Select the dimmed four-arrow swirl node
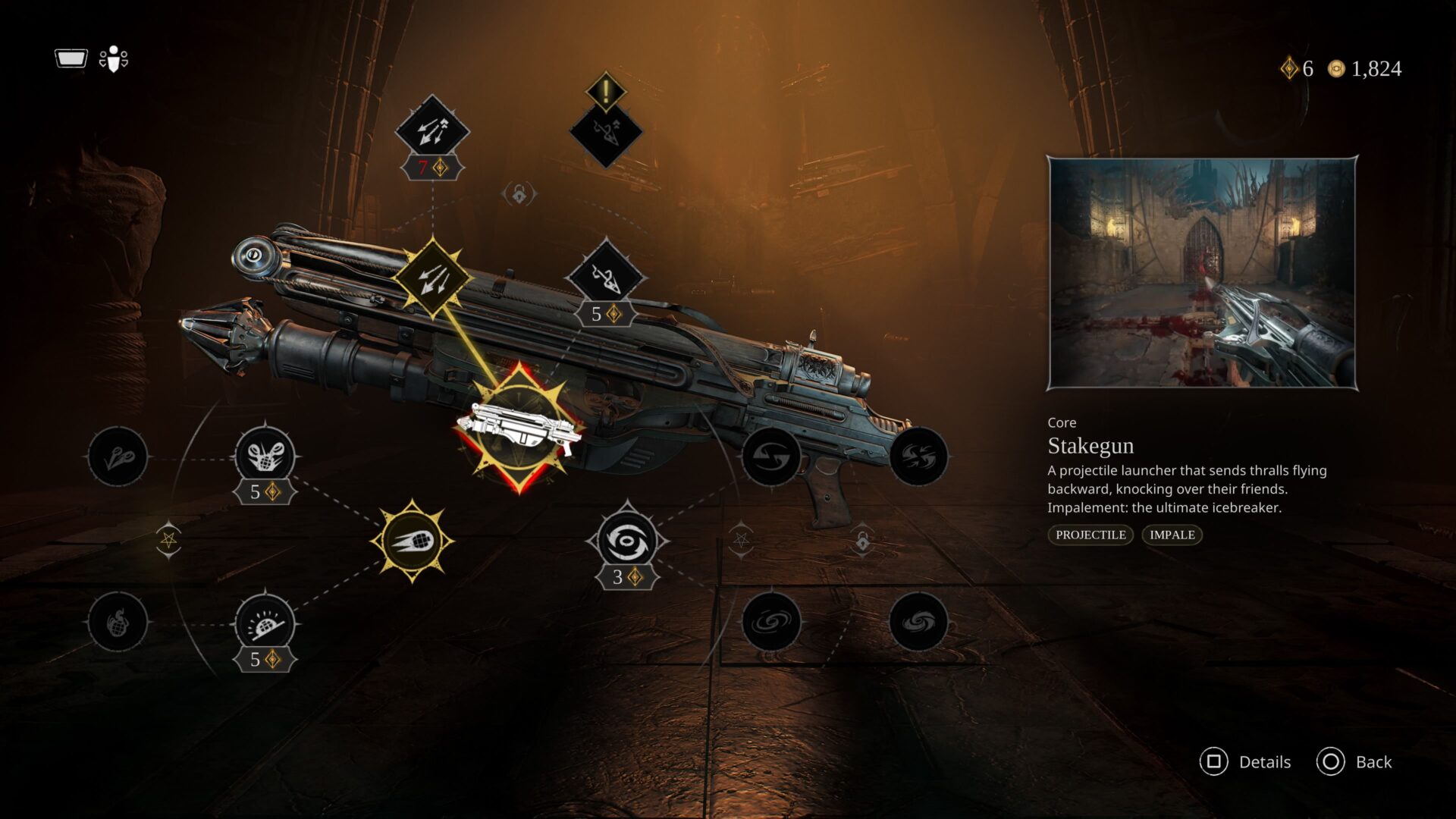Screen dimensions: 1456x819 pos(918,457)
